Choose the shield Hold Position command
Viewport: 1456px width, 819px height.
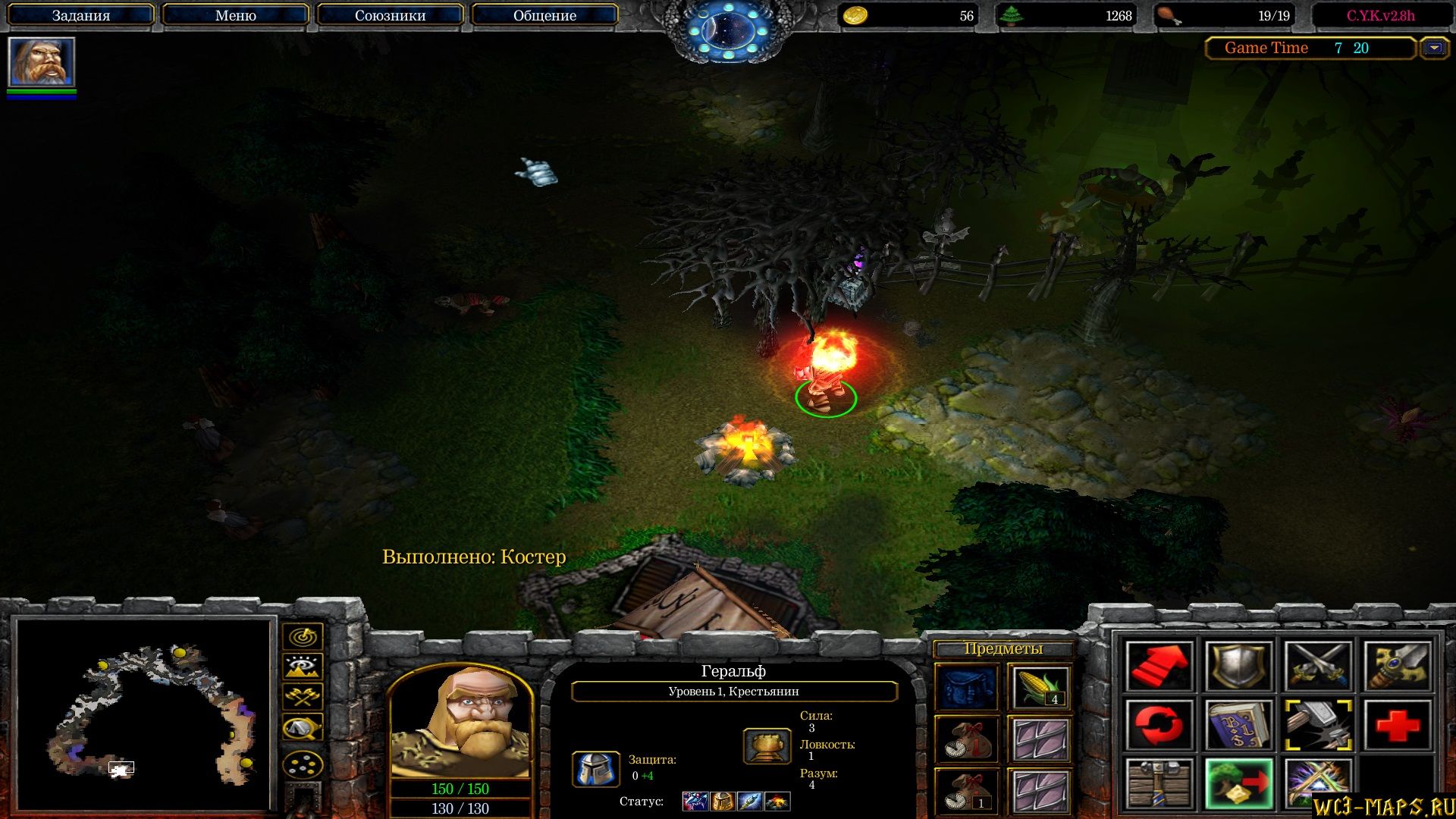coord(1238,666)
